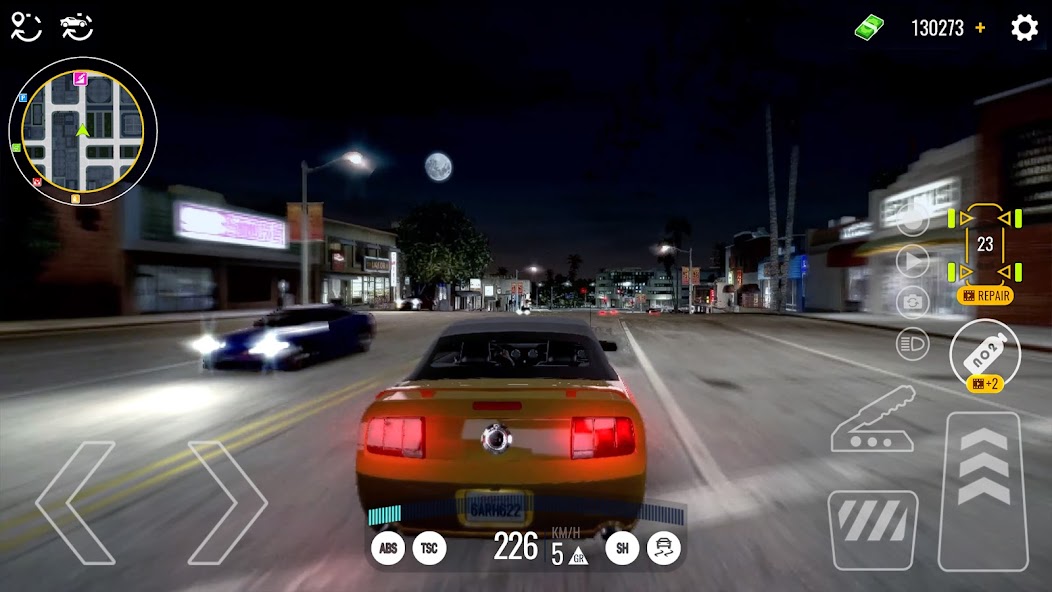Steer right with the right arrow
This screenshot has width=1052, height=592.
[227, 503]
